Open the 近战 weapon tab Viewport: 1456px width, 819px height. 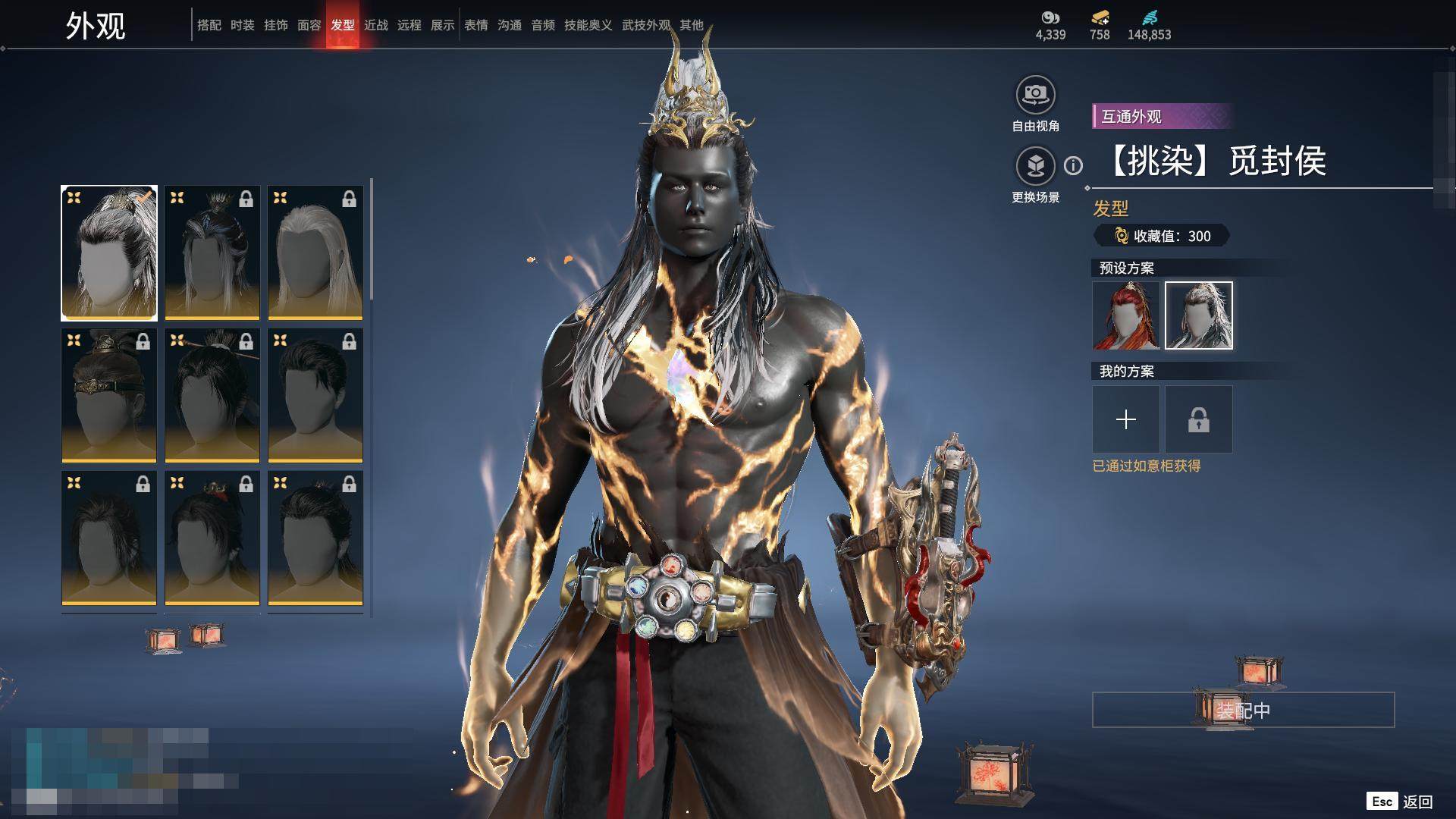pos(375,25)
